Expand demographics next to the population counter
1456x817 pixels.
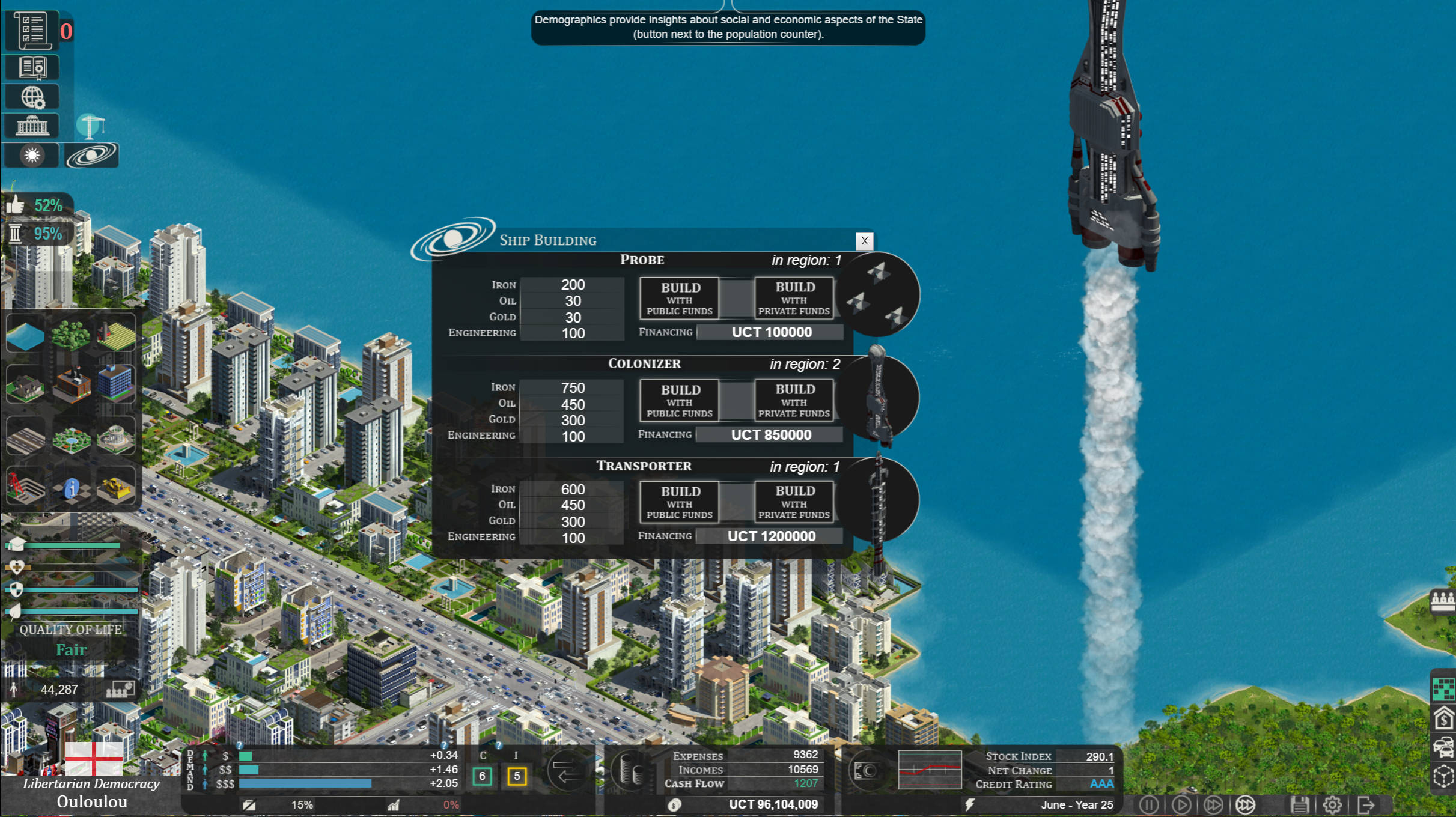(120, 689)
